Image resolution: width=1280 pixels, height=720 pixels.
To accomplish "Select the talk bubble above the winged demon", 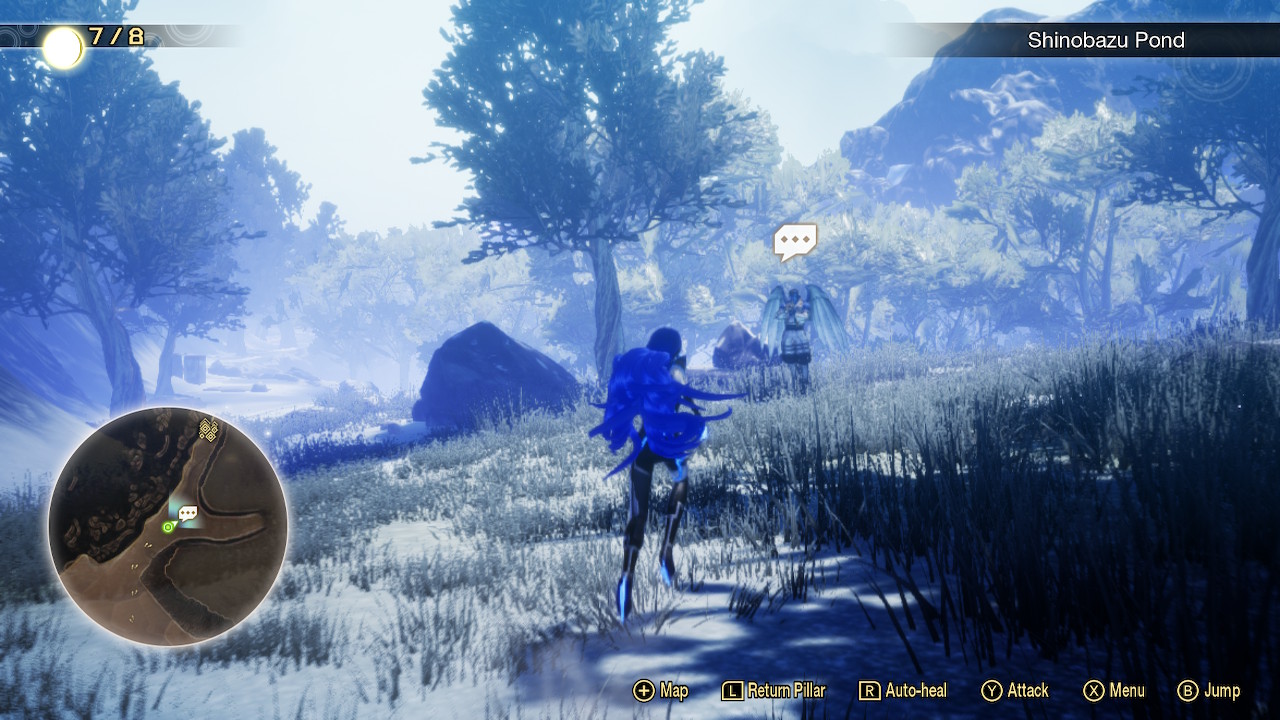I will pos(795,241).
